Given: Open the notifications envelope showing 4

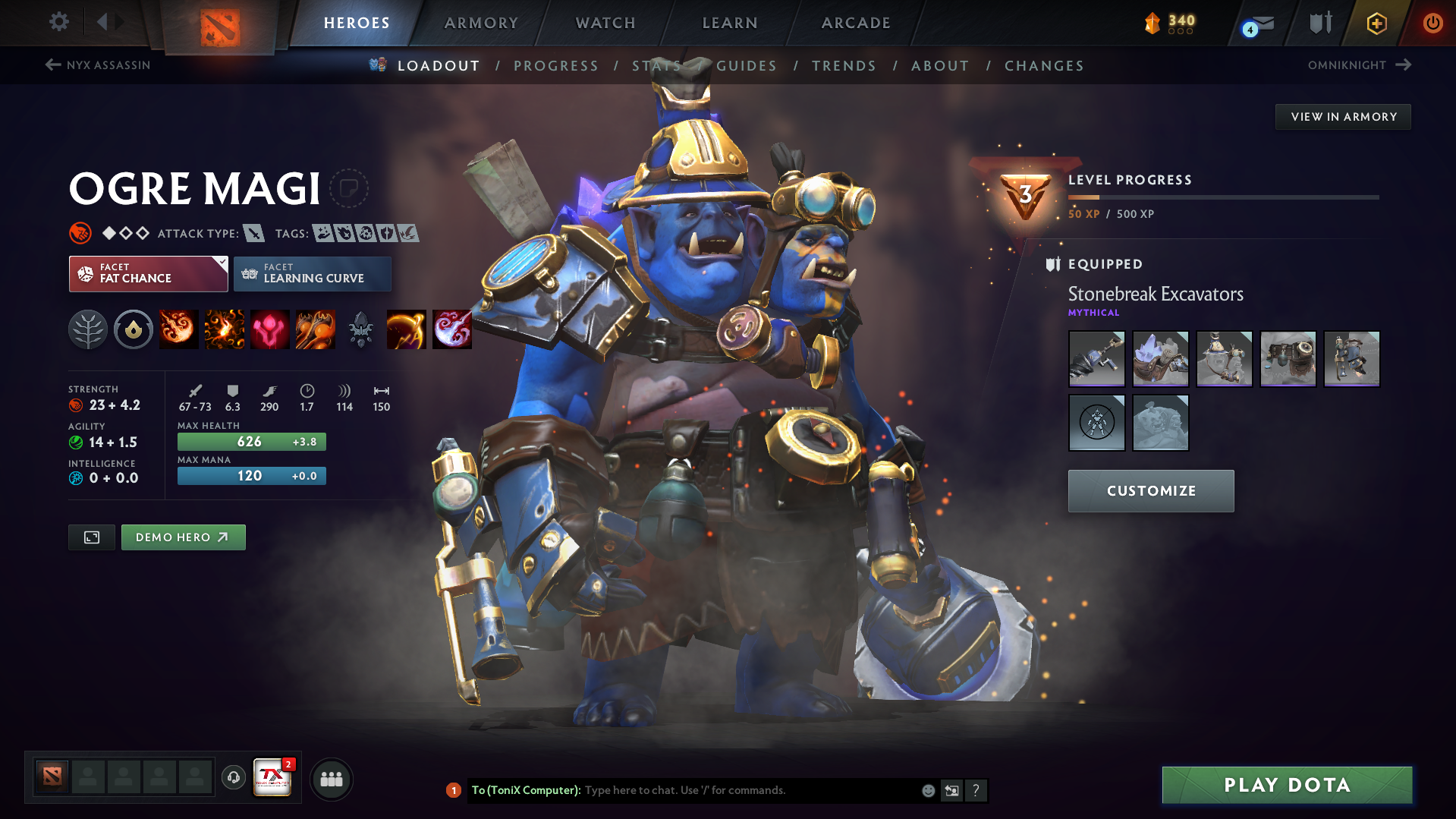Looking at the screenshot, I should (x=1253, y=23).
